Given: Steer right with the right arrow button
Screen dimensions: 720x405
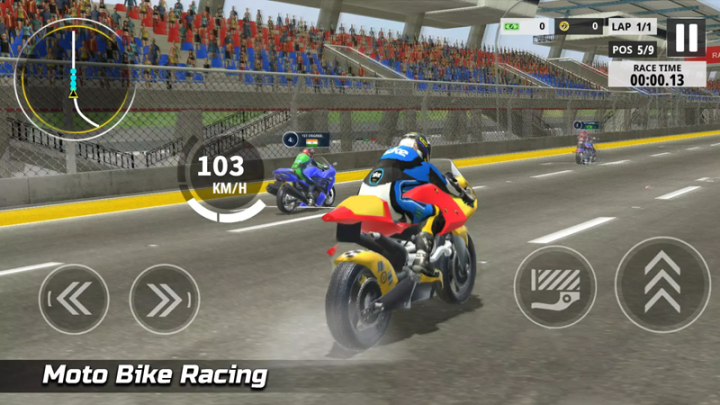Looking at the screenshot, I should pyautogui.click(x=164, y=298).
